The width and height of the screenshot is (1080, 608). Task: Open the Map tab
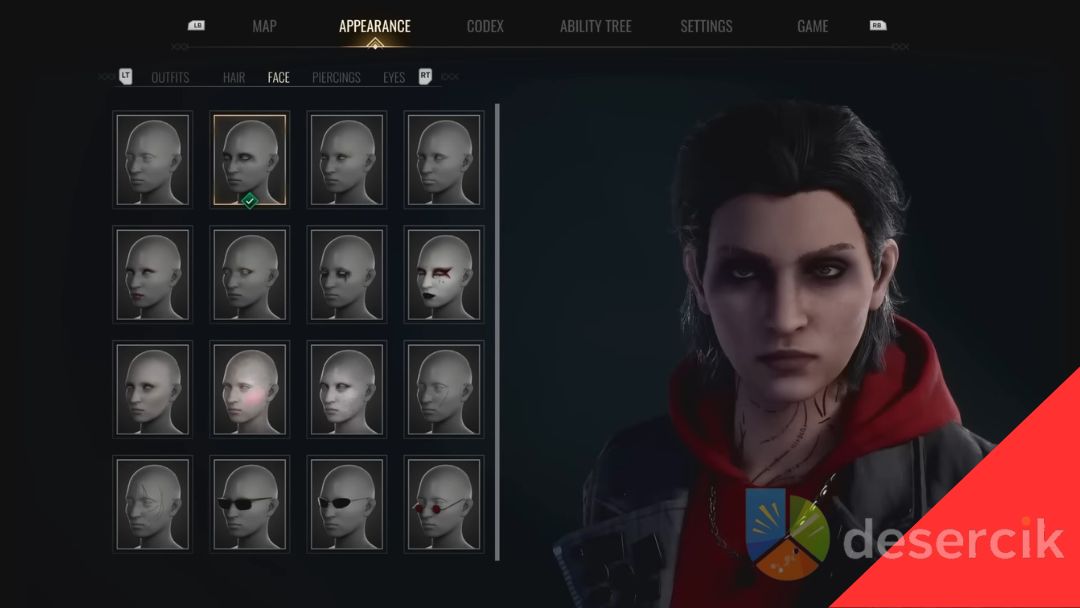pyautogui.click(x=264, y=27)
